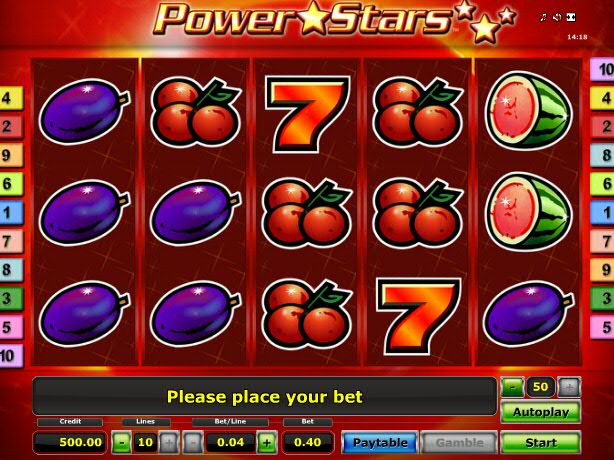The height and width of the screenshot is (460, 614).
Task: Toggle the sound speaker icon
Action: tap(558, 18)
